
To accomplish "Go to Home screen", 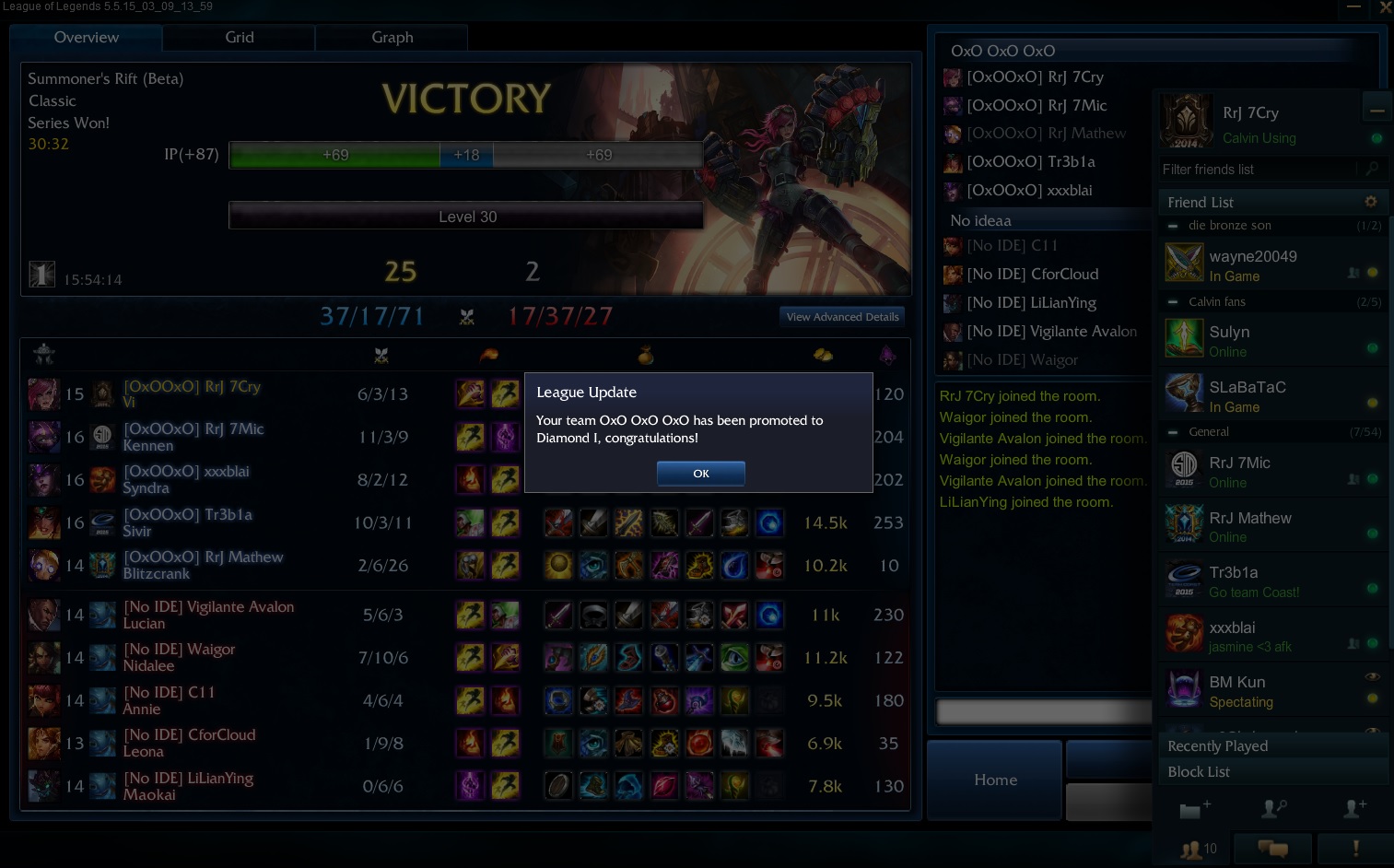I will 995,780.
